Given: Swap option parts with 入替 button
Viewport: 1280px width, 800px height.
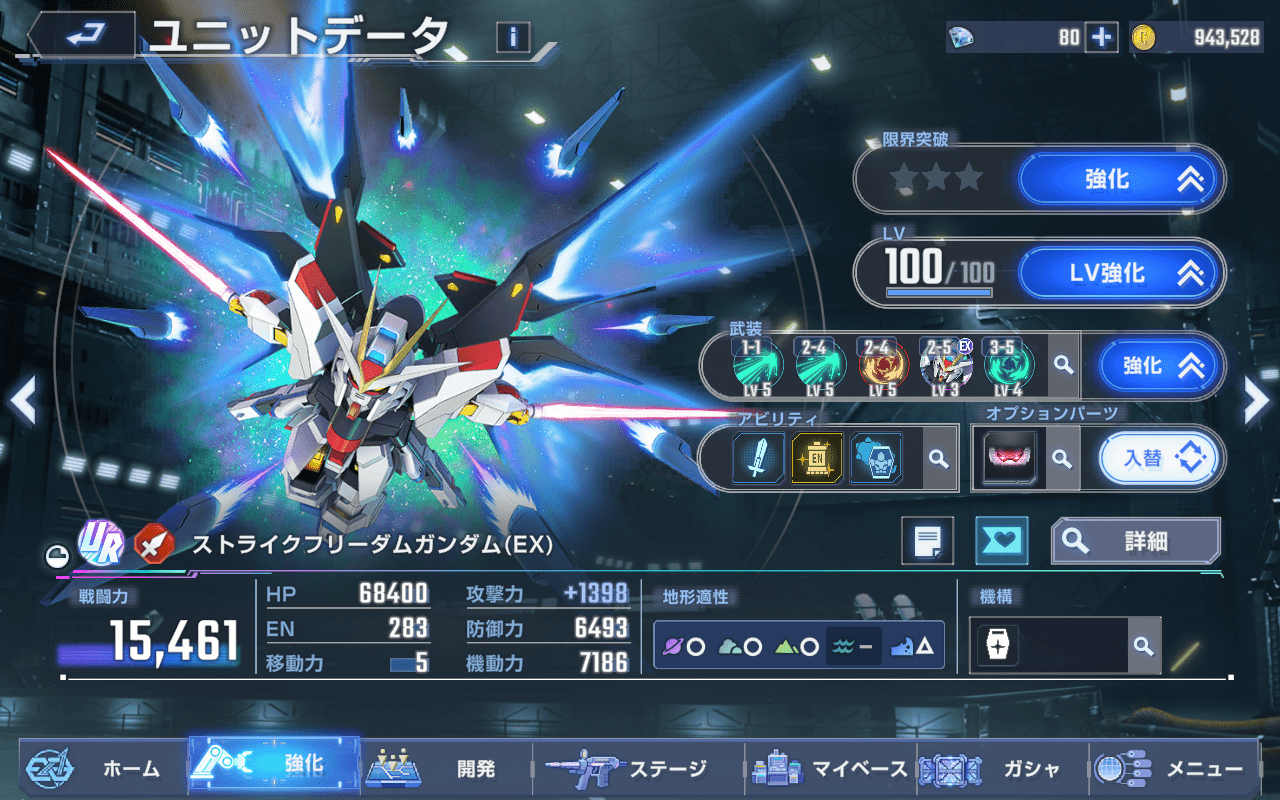Looking at the screenshot, I should coord(1161,459).
